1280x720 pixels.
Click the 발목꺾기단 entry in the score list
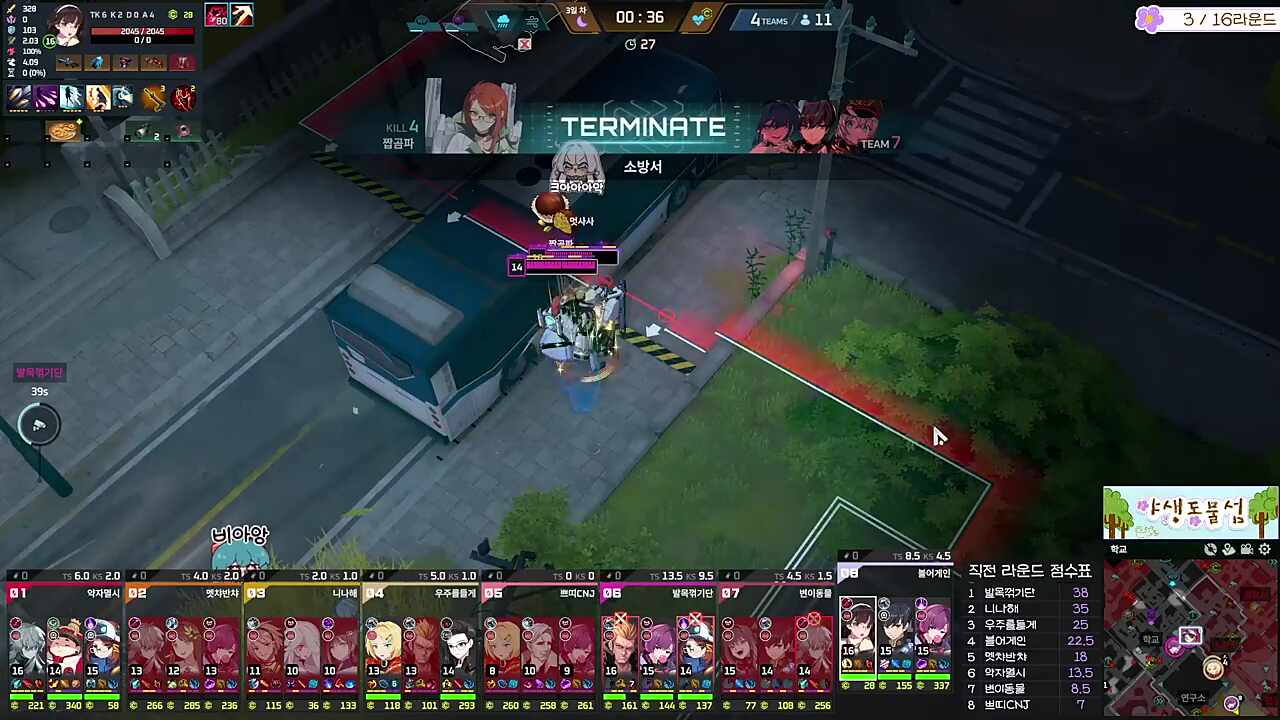pos(1008,592)
